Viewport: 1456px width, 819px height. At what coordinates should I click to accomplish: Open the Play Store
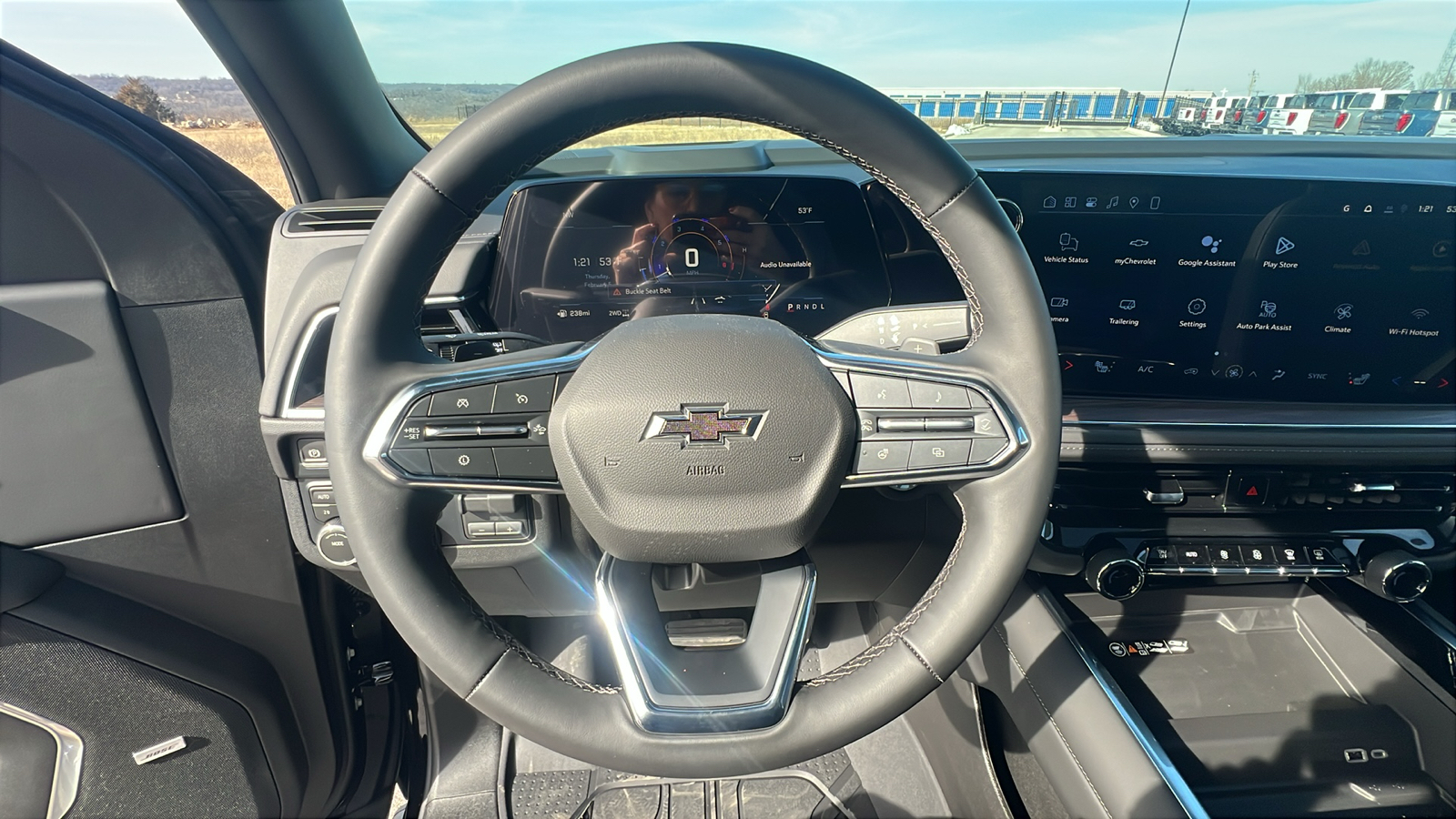(1285, 246)
